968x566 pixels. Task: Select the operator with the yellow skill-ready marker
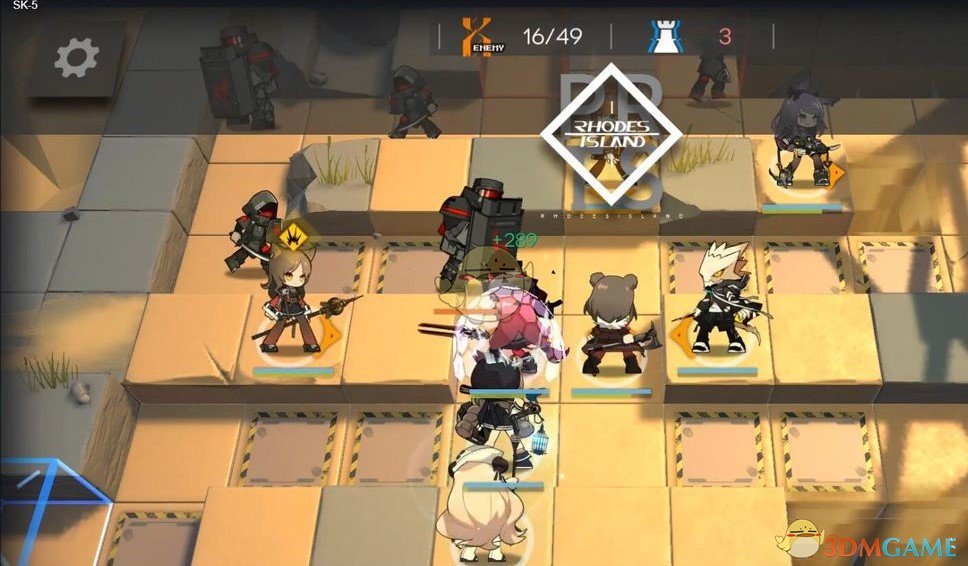[287, 305]
